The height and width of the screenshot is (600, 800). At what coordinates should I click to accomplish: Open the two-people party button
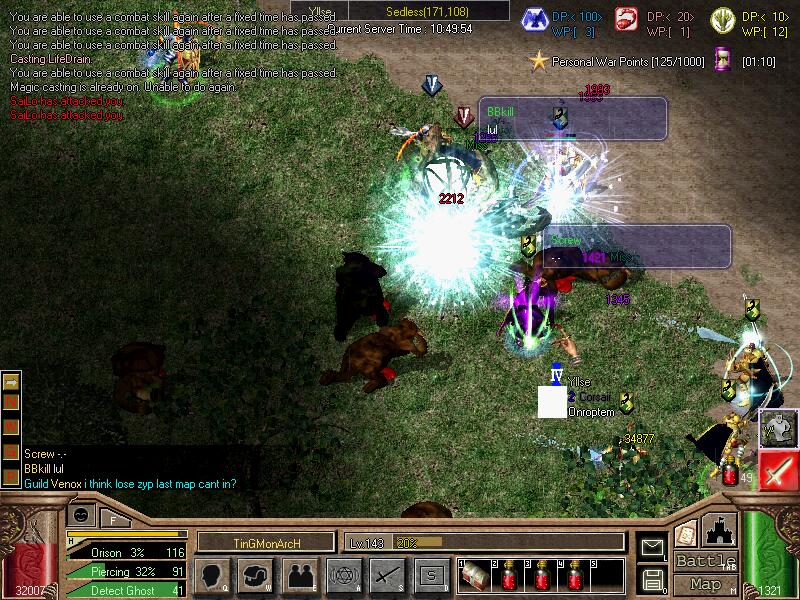tap(299, 576)
